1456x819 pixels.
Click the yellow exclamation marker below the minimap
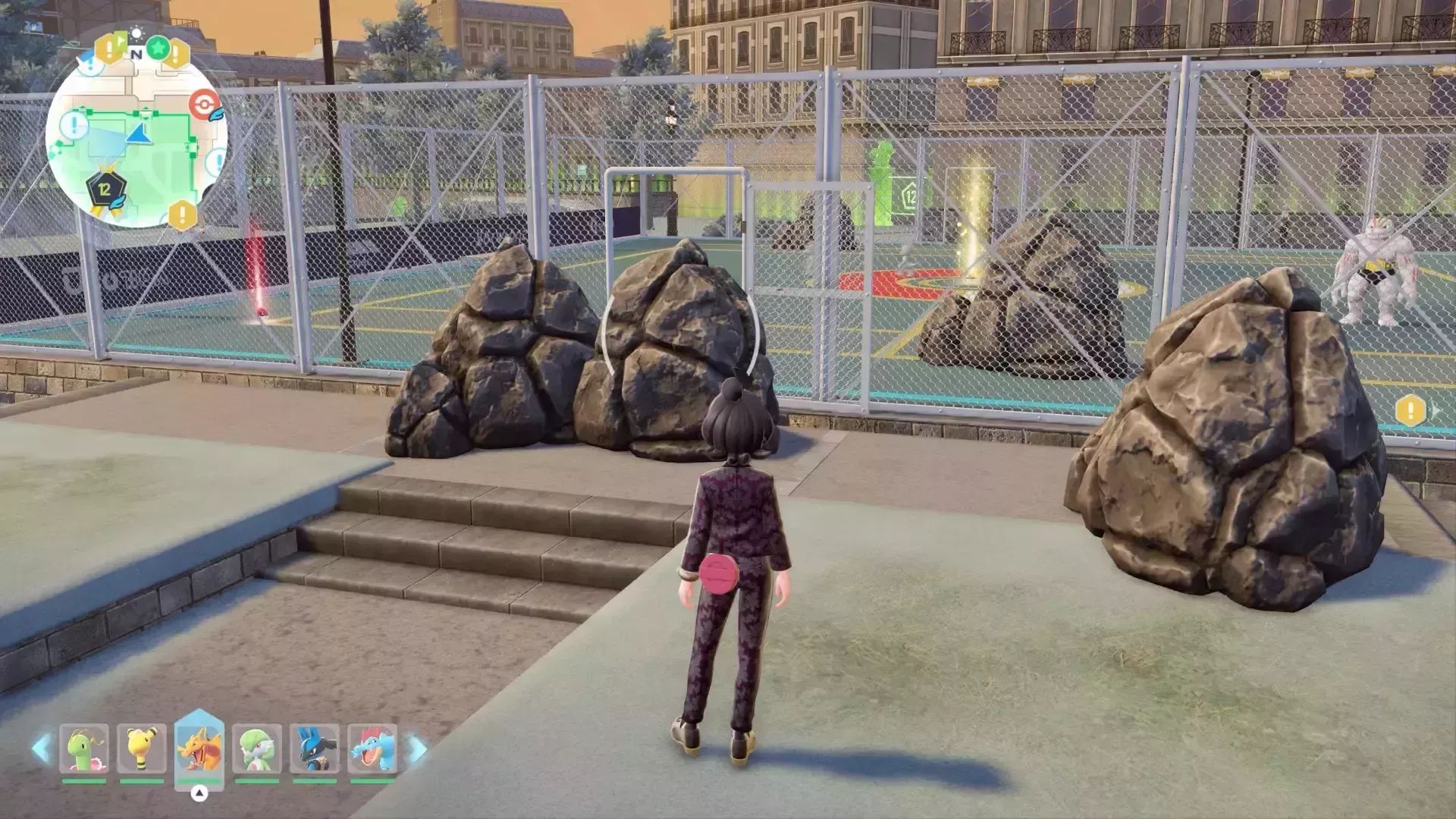point(182,215)
